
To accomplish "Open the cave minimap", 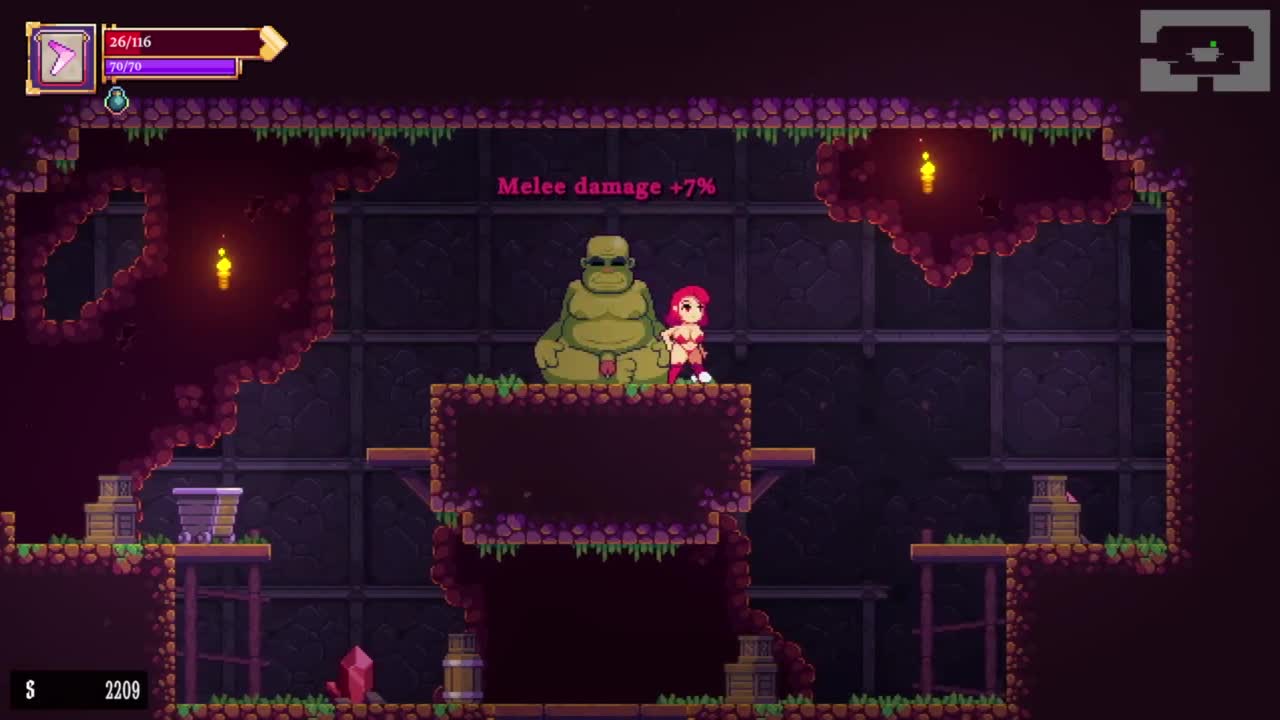I will click(1204, 52).
